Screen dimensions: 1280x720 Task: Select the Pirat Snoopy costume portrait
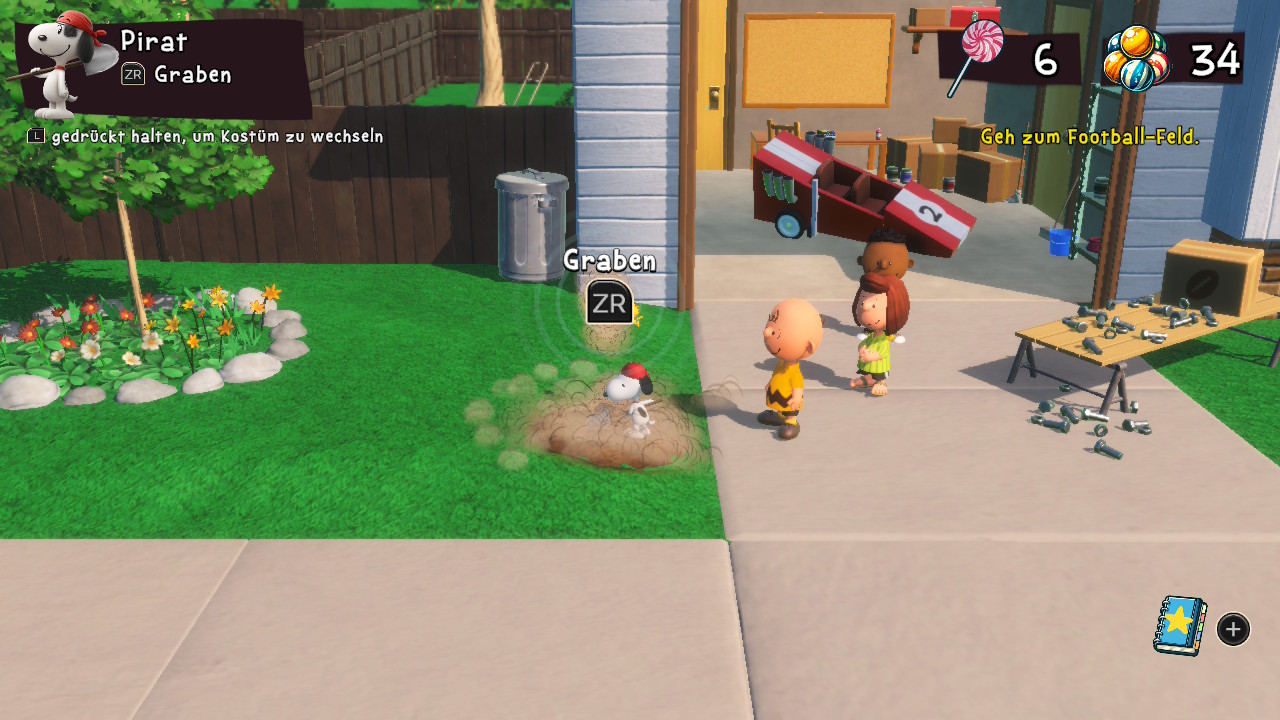(62, 65)
